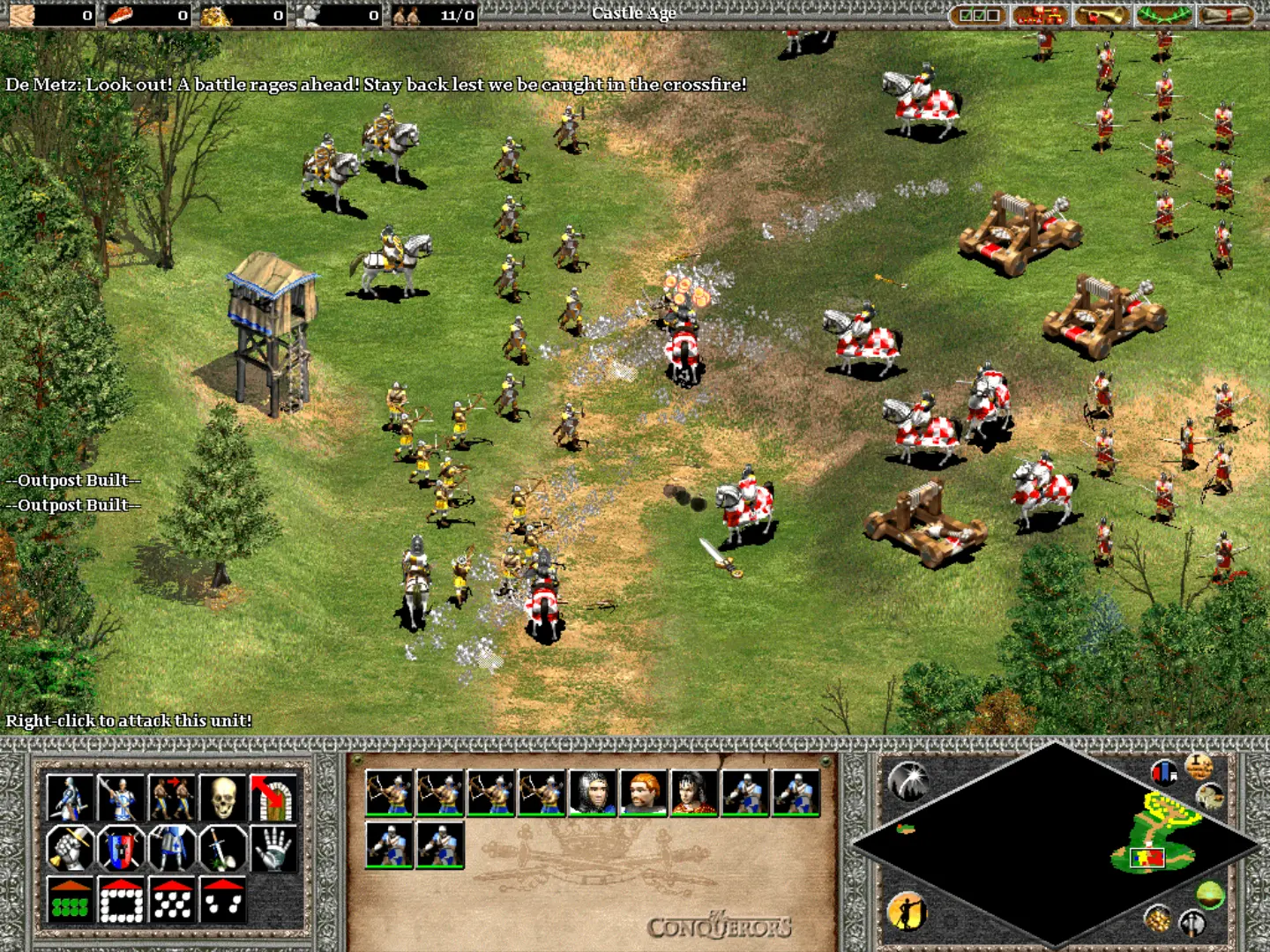Screen dimensions: 1270x952
Task: Select the flank formation icon
Action: (x=223, y=900)
